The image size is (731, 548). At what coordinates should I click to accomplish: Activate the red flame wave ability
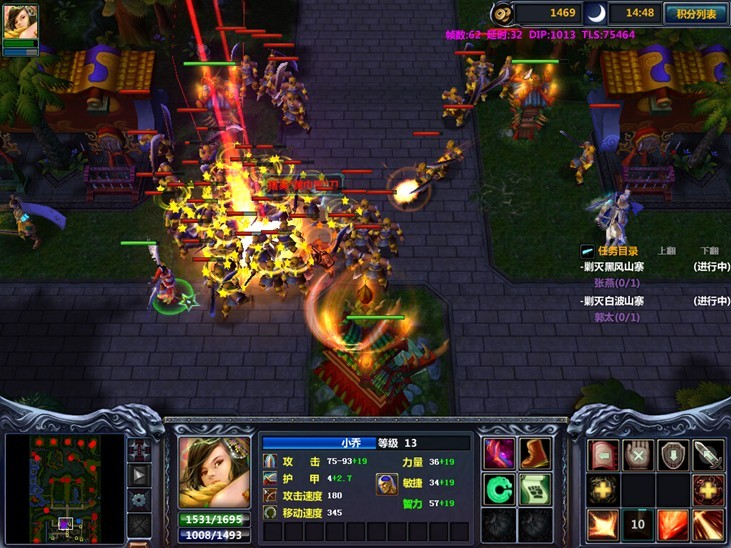[x=673, y=524]
